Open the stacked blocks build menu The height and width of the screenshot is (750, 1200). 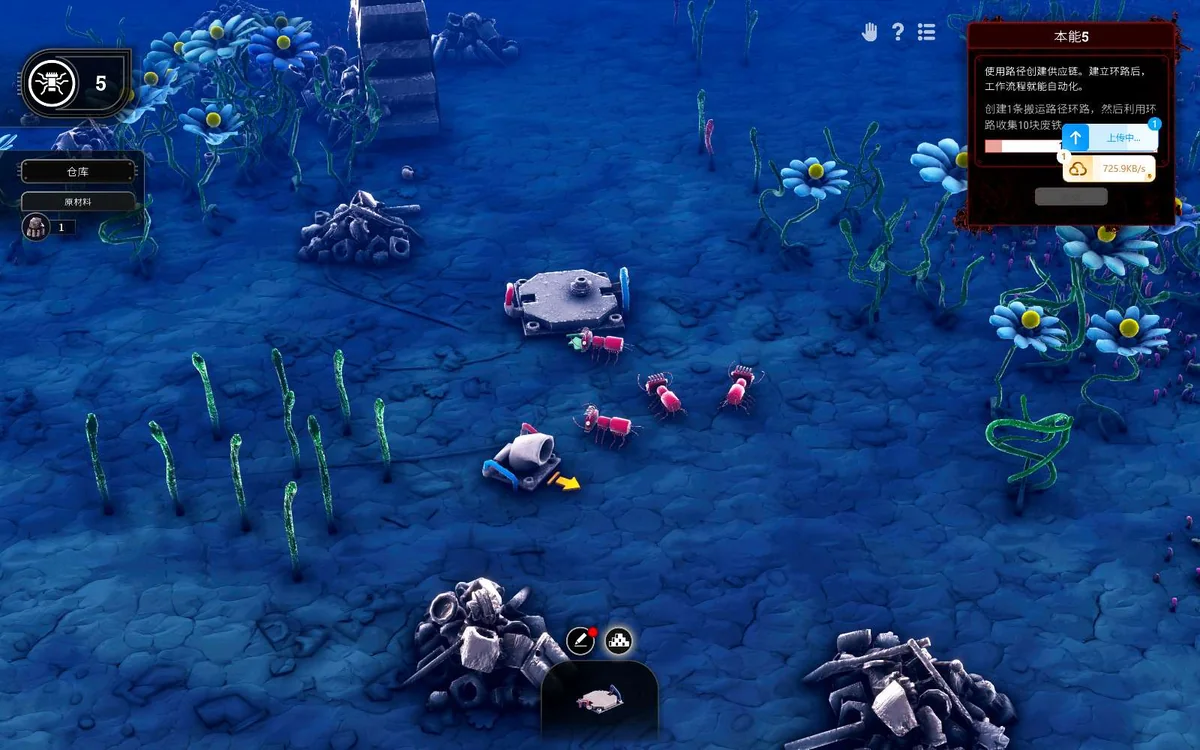coord(620,641)
